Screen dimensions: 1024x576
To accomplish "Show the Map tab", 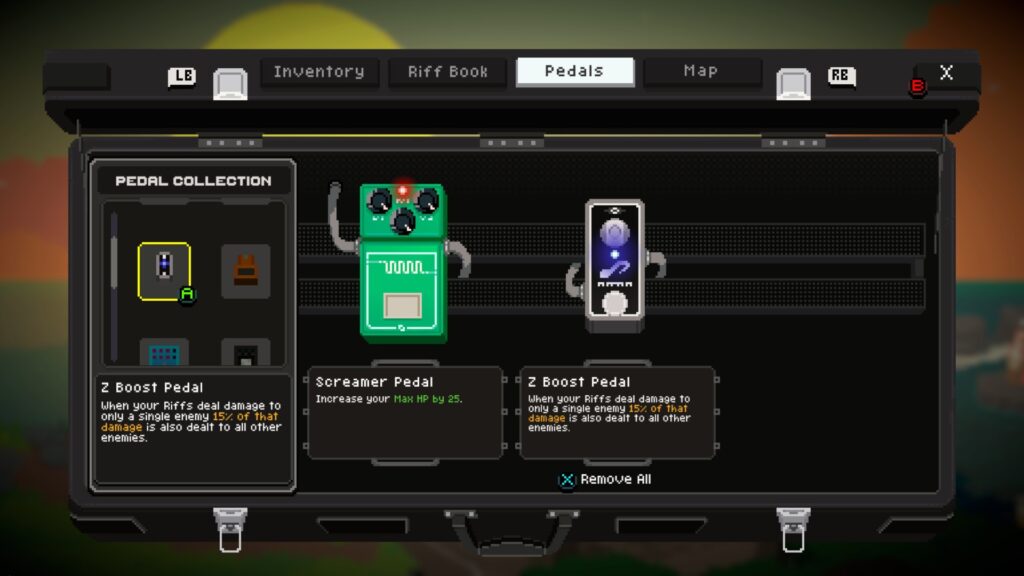I will (x=701, y=72).
